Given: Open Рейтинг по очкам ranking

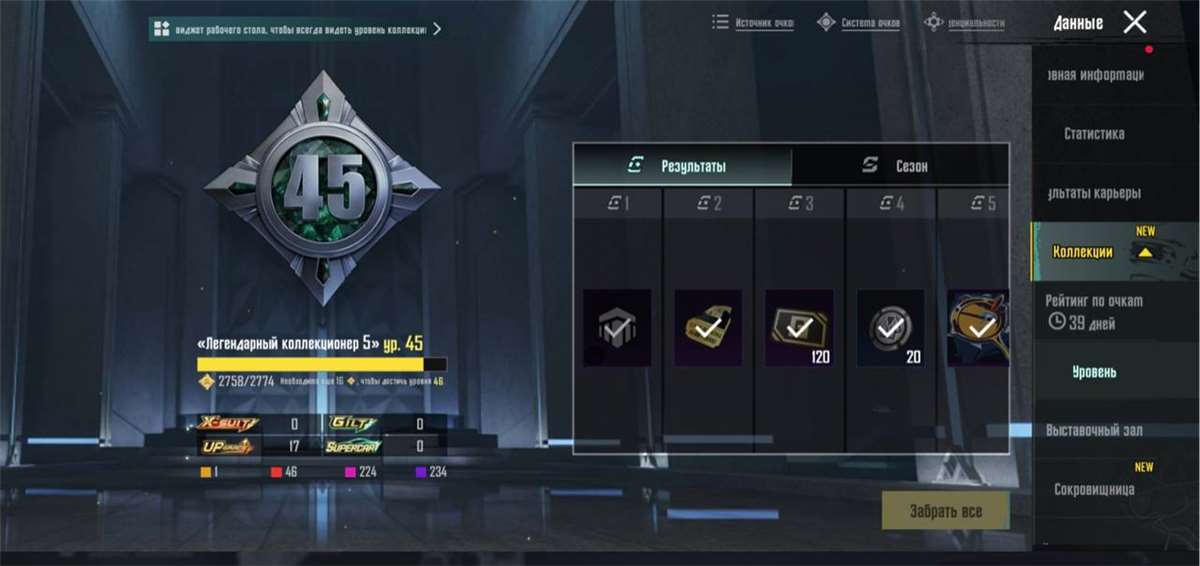Looking at the screenshot, I should tap(1094, 310).
